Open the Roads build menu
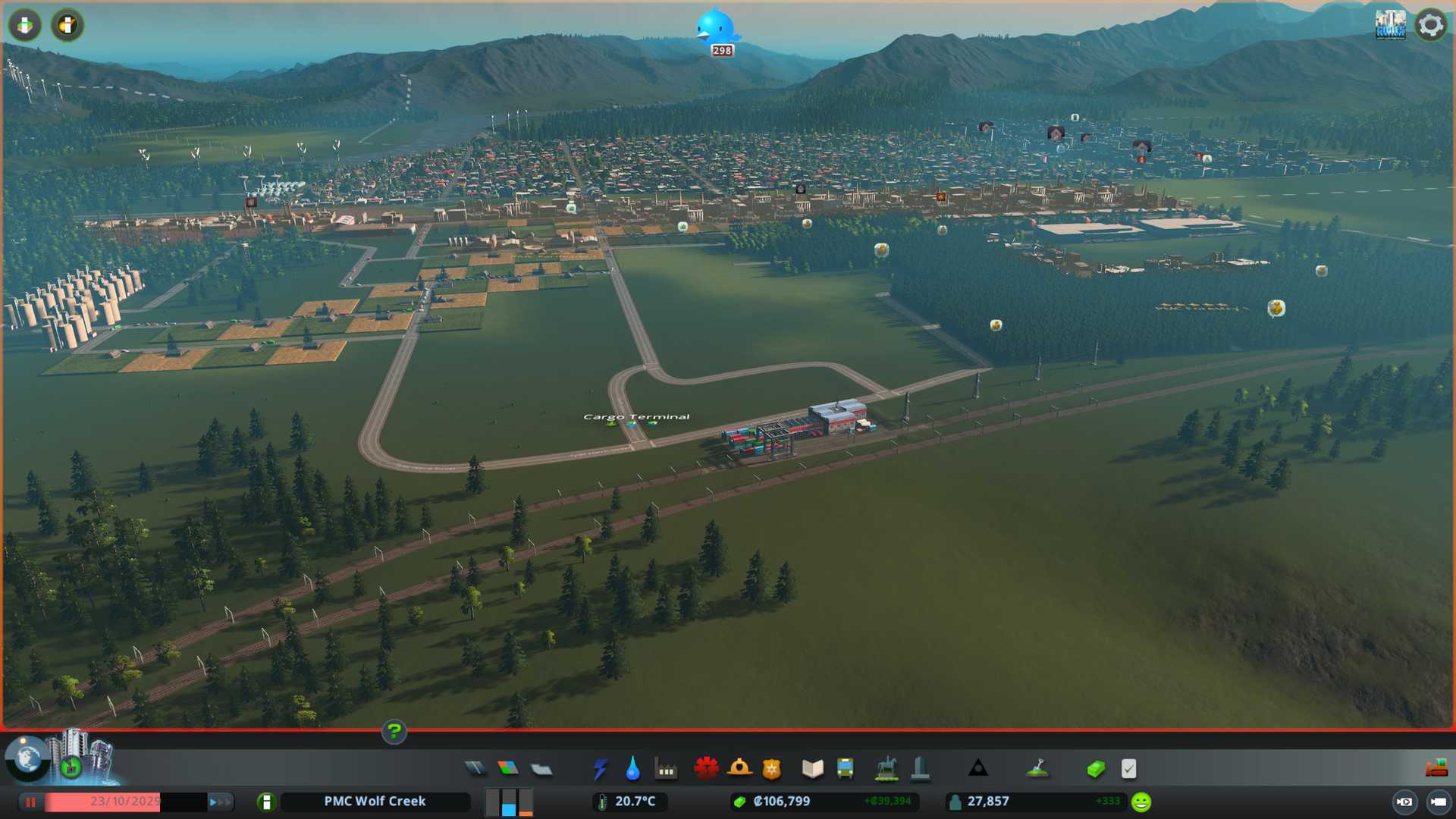 pos(475,769)
